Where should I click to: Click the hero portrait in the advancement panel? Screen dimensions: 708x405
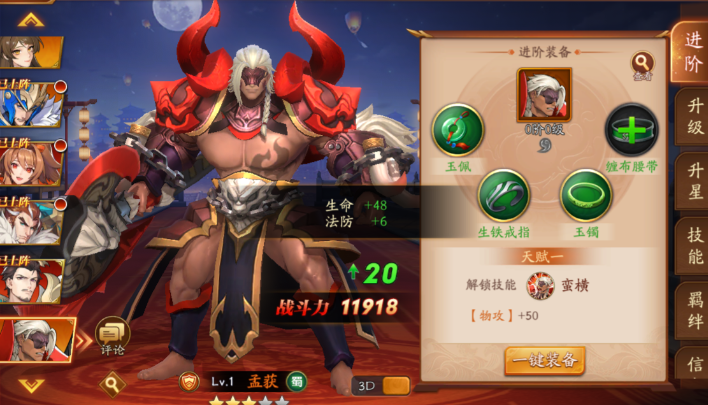[x=544, y=95]
